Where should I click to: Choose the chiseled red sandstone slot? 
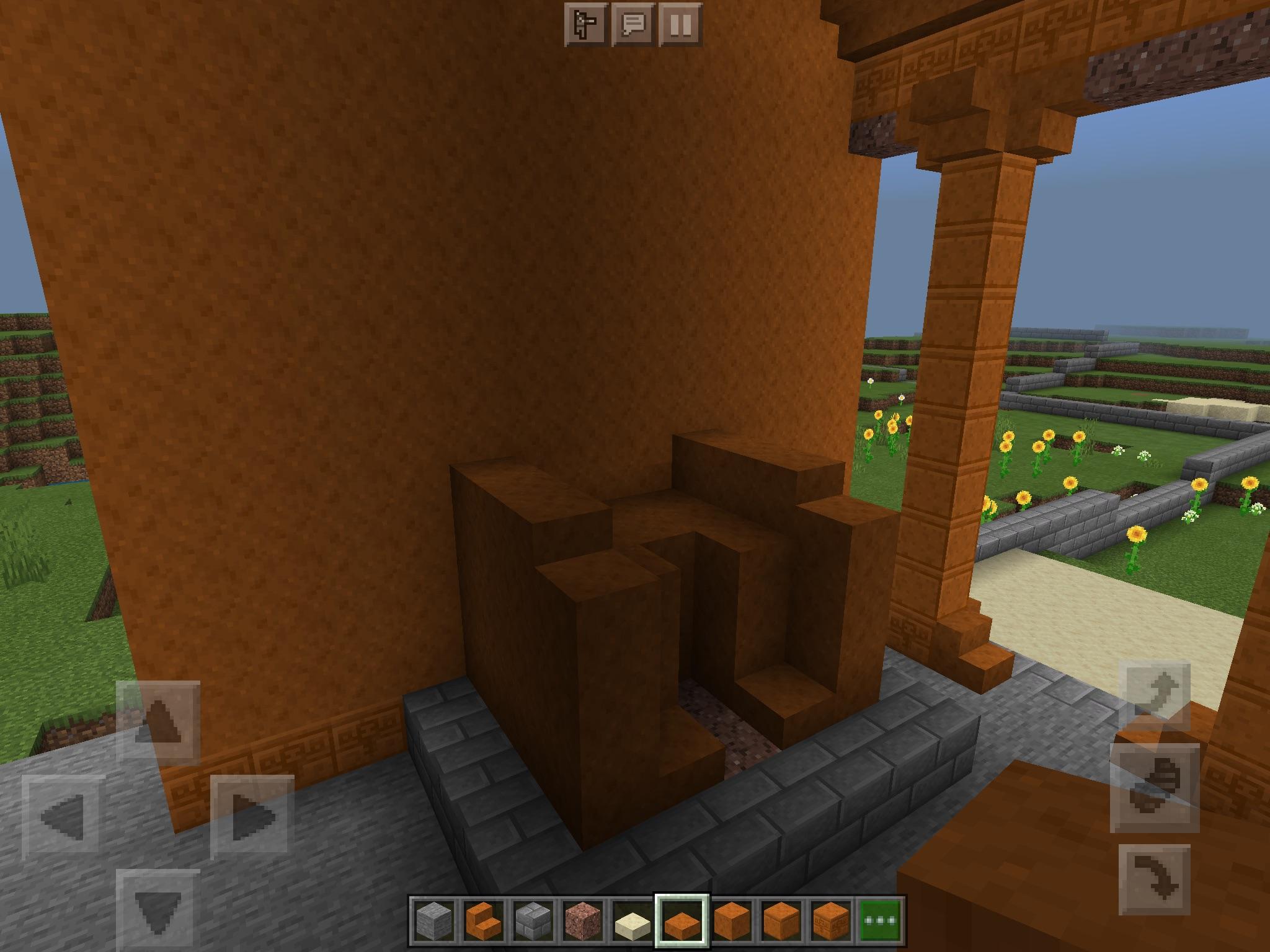pos(832,920)
